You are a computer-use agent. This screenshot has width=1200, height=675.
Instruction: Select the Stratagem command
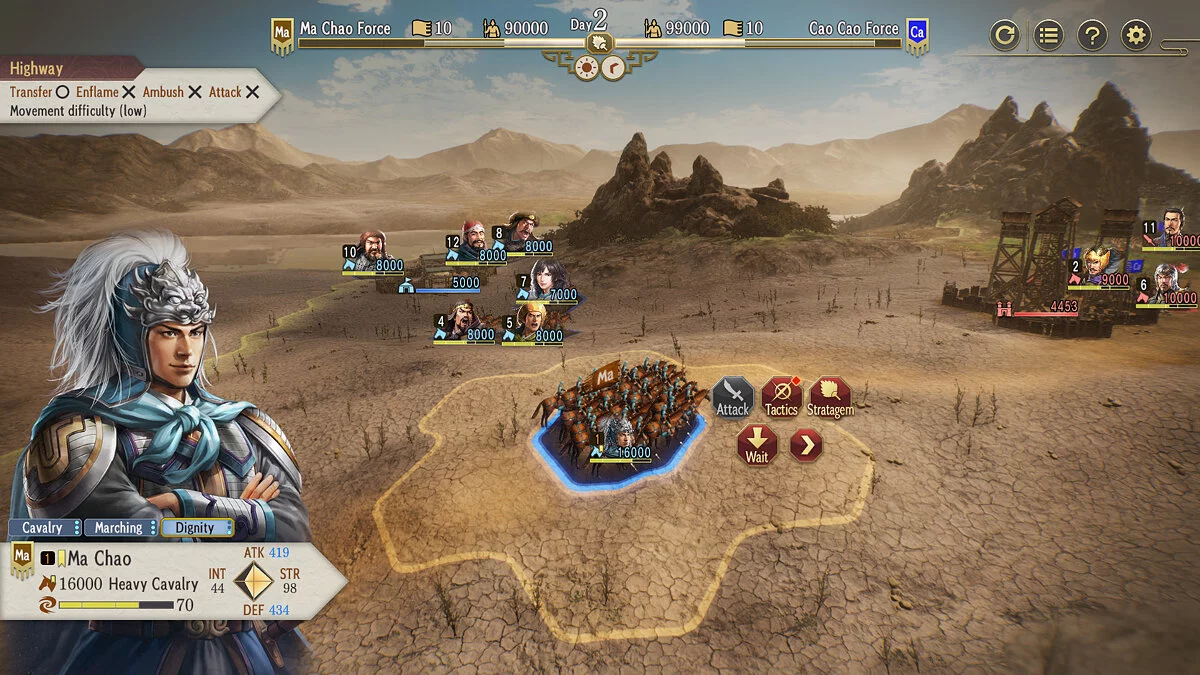click(830, 397)
